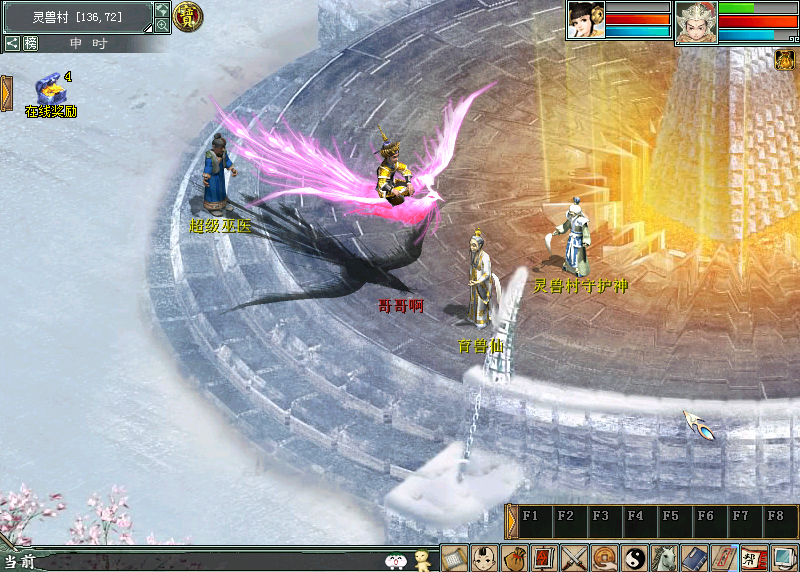Open the 帮 guild icon

(754, 557)
